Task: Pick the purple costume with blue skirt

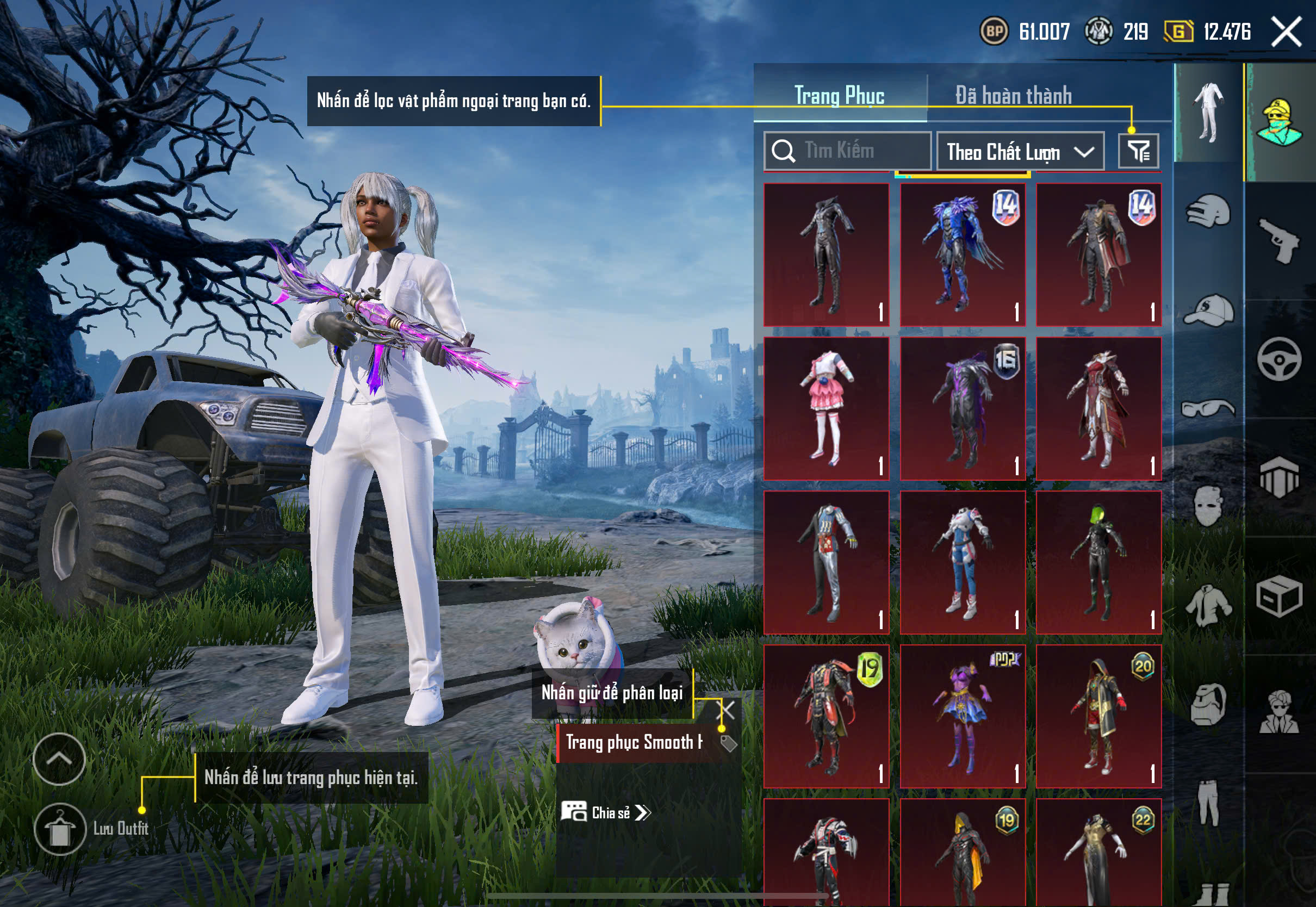Action: 963,716
